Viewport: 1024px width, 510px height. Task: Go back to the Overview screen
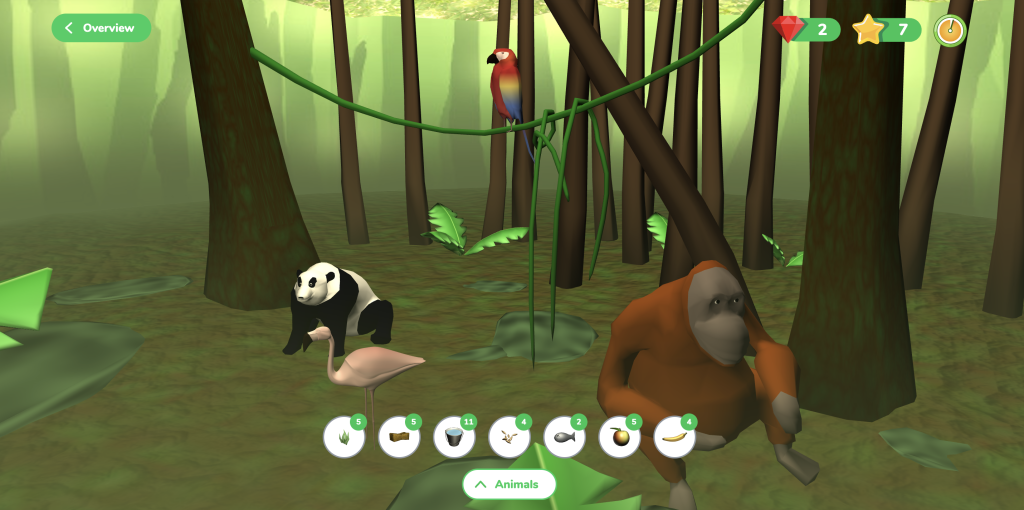point(101,28)
